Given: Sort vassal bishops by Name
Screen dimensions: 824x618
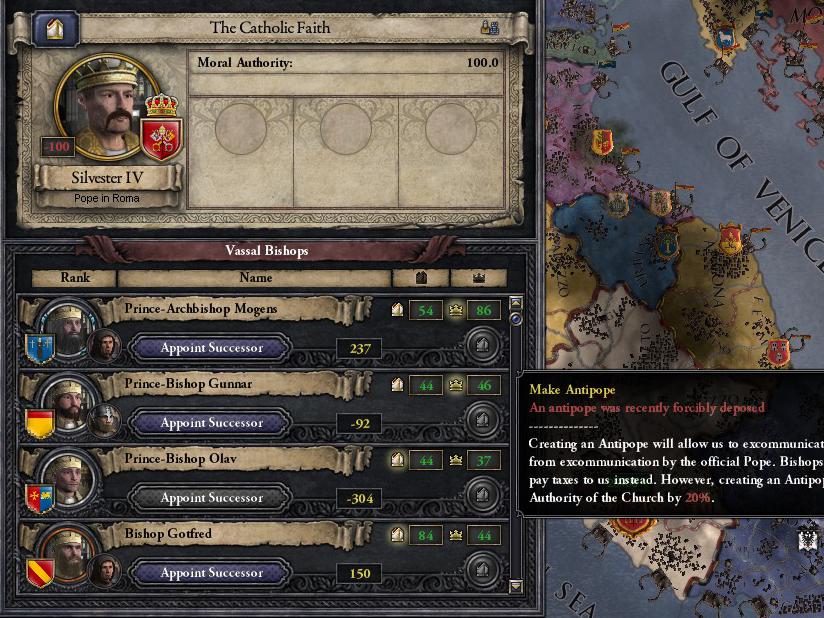Looking at the screenshot, I should (255, 278).
